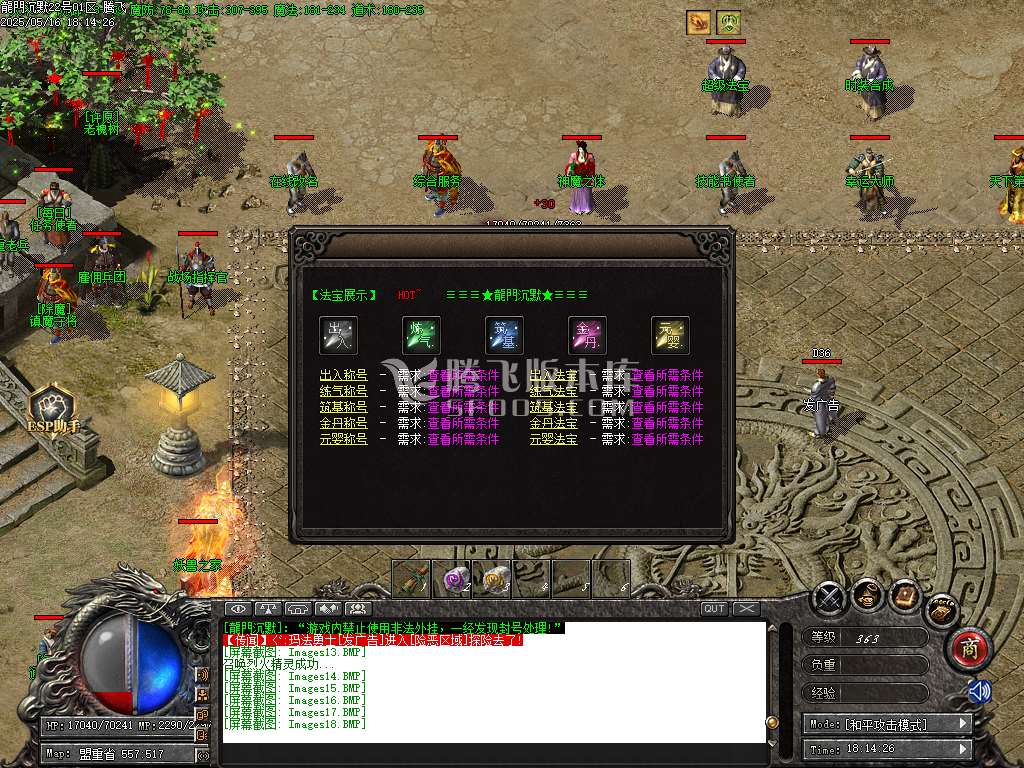The height and width of the screenshot is (768, 1024).
Task: Click the pink 金丹 treasure icon
Action: click(587, 336)
